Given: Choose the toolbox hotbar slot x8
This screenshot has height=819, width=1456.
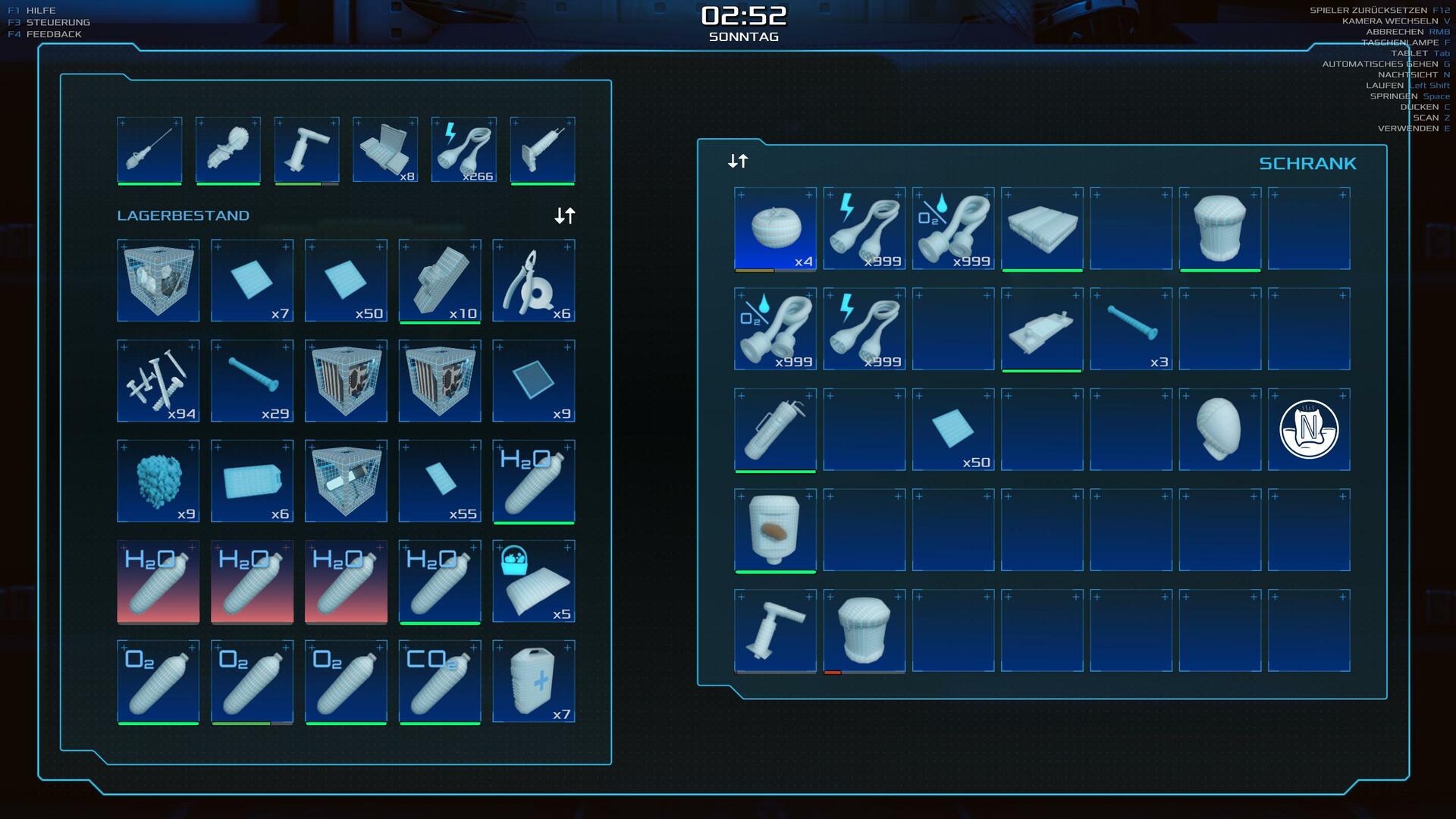Looking at the screenshot, I should pos(385,150).
